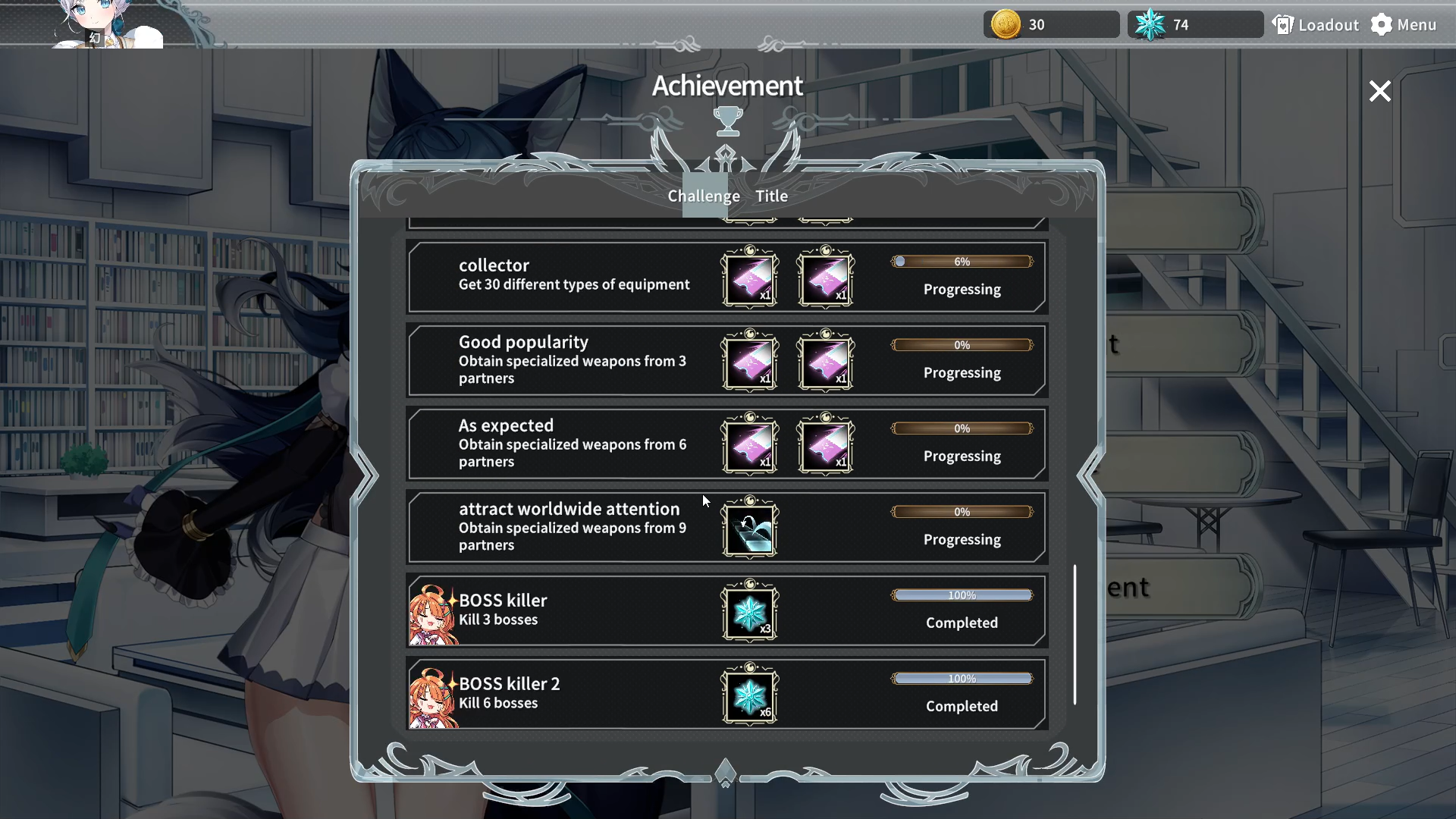Open the game Menu

[x=1402, y=24]
